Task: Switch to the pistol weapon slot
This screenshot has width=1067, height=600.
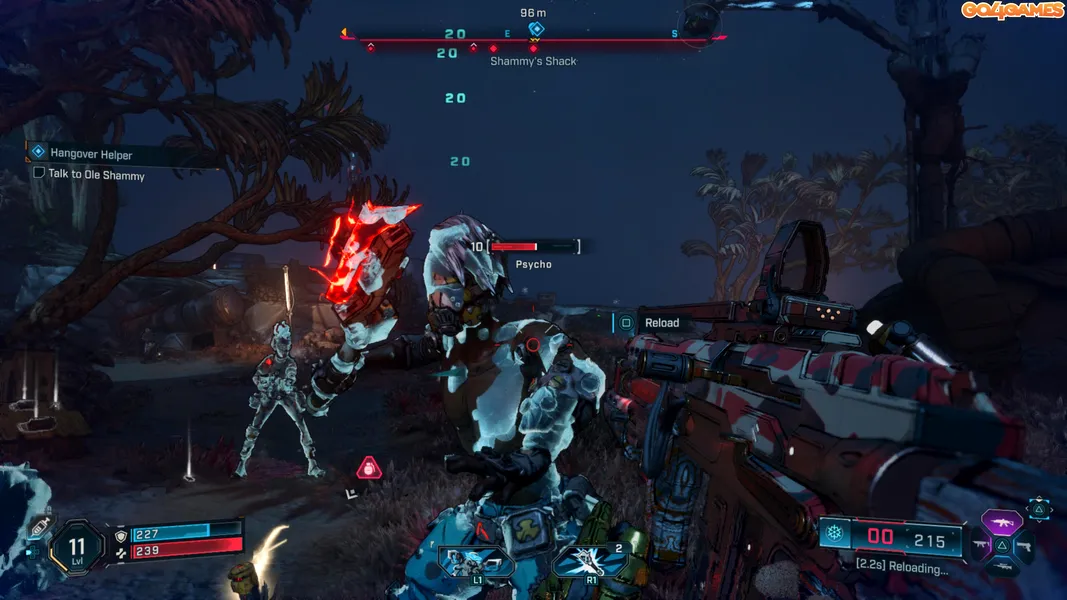Action: coord(1025,546)
